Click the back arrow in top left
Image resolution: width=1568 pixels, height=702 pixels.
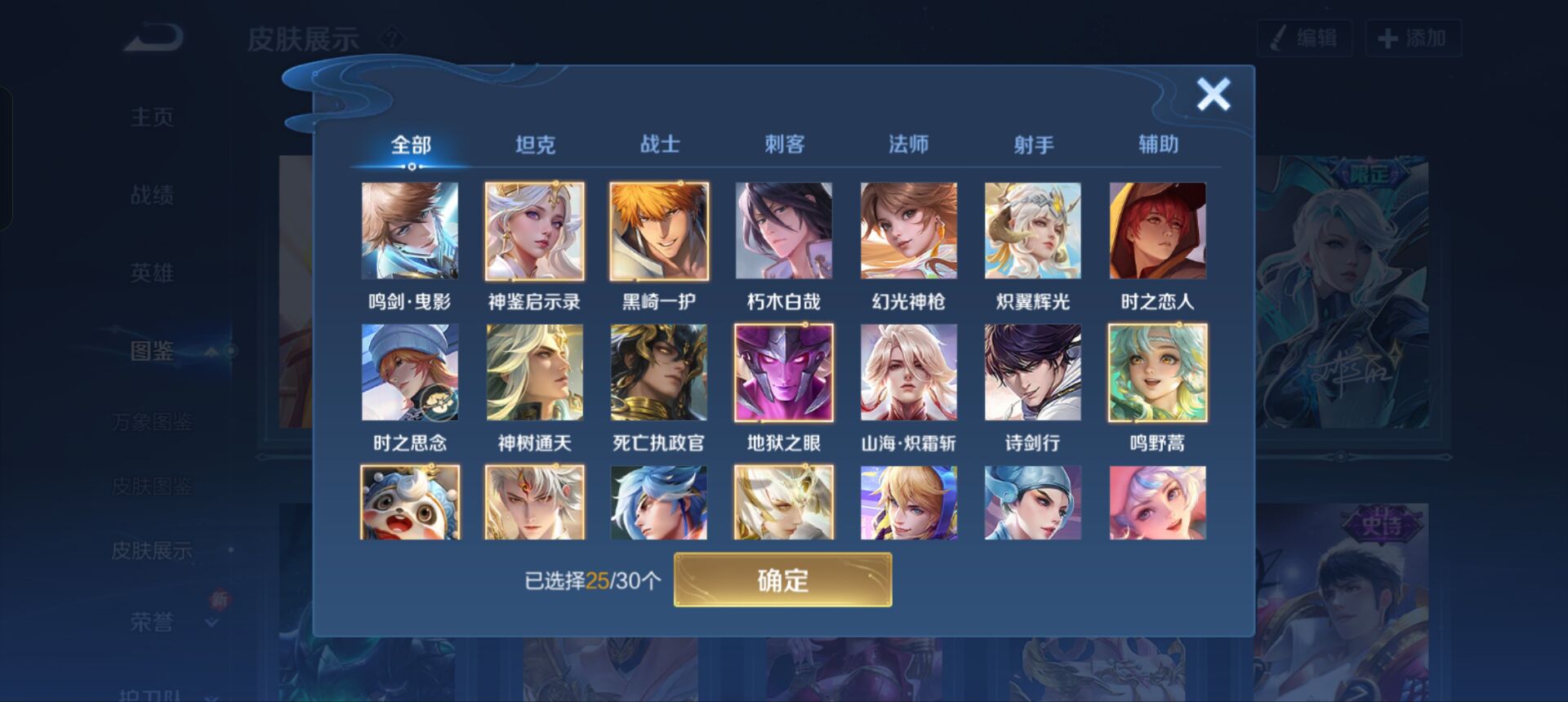152,36
